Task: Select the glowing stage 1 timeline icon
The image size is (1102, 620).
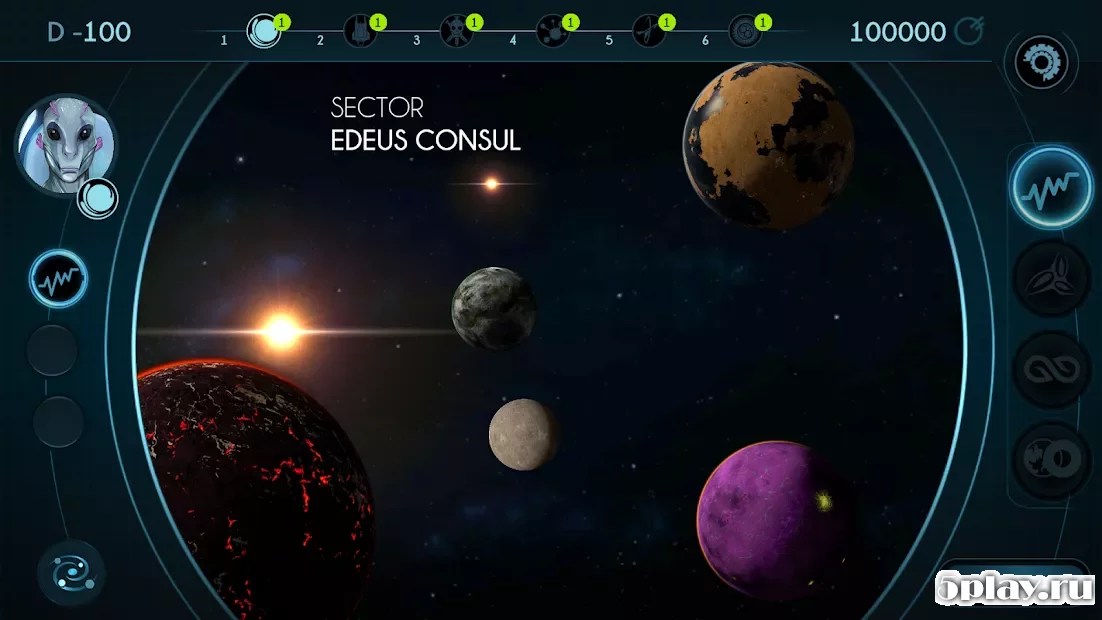Action: tap(263, 31)
